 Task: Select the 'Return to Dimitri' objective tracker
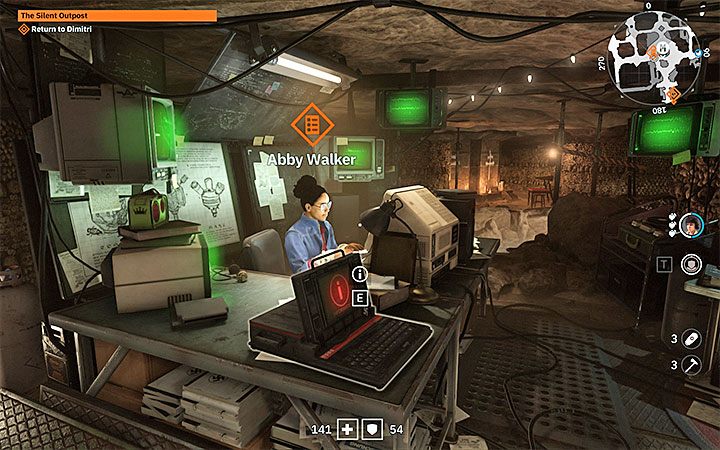coord(60,30)
